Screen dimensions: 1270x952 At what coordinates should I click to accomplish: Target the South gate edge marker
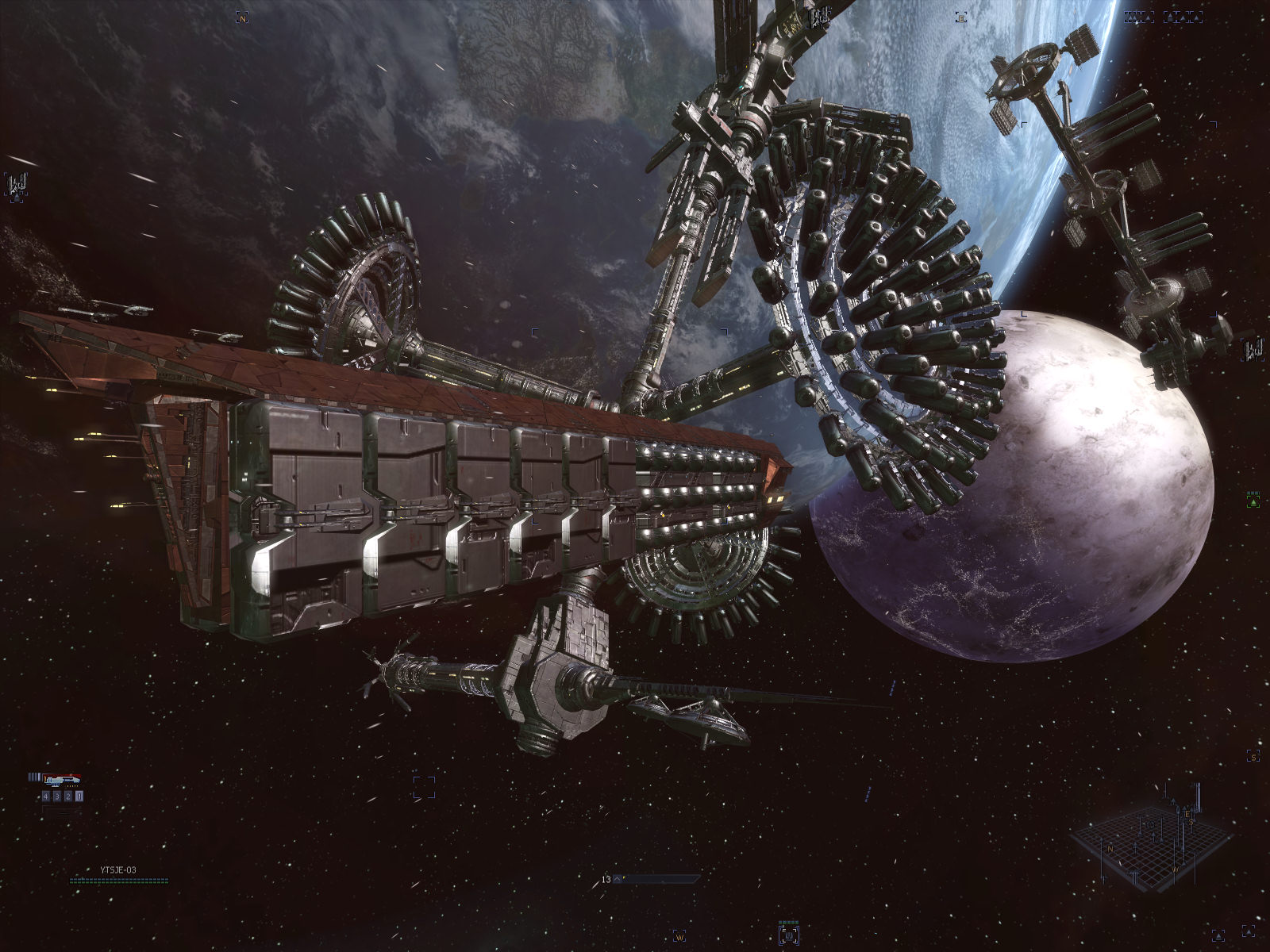[1252, 757]
